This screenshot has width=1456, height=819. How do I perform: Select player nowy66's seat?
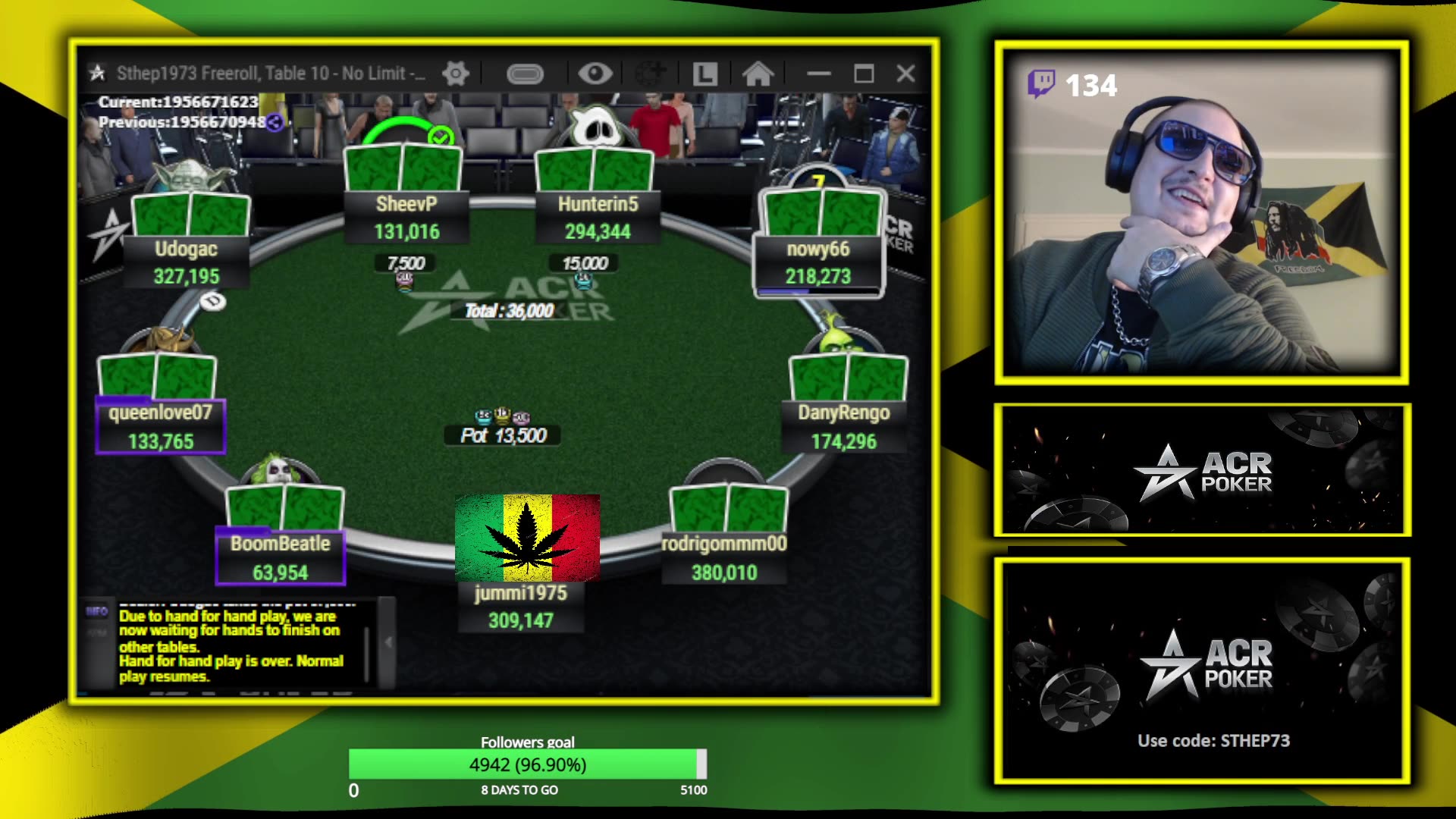(x=817, y=262)
